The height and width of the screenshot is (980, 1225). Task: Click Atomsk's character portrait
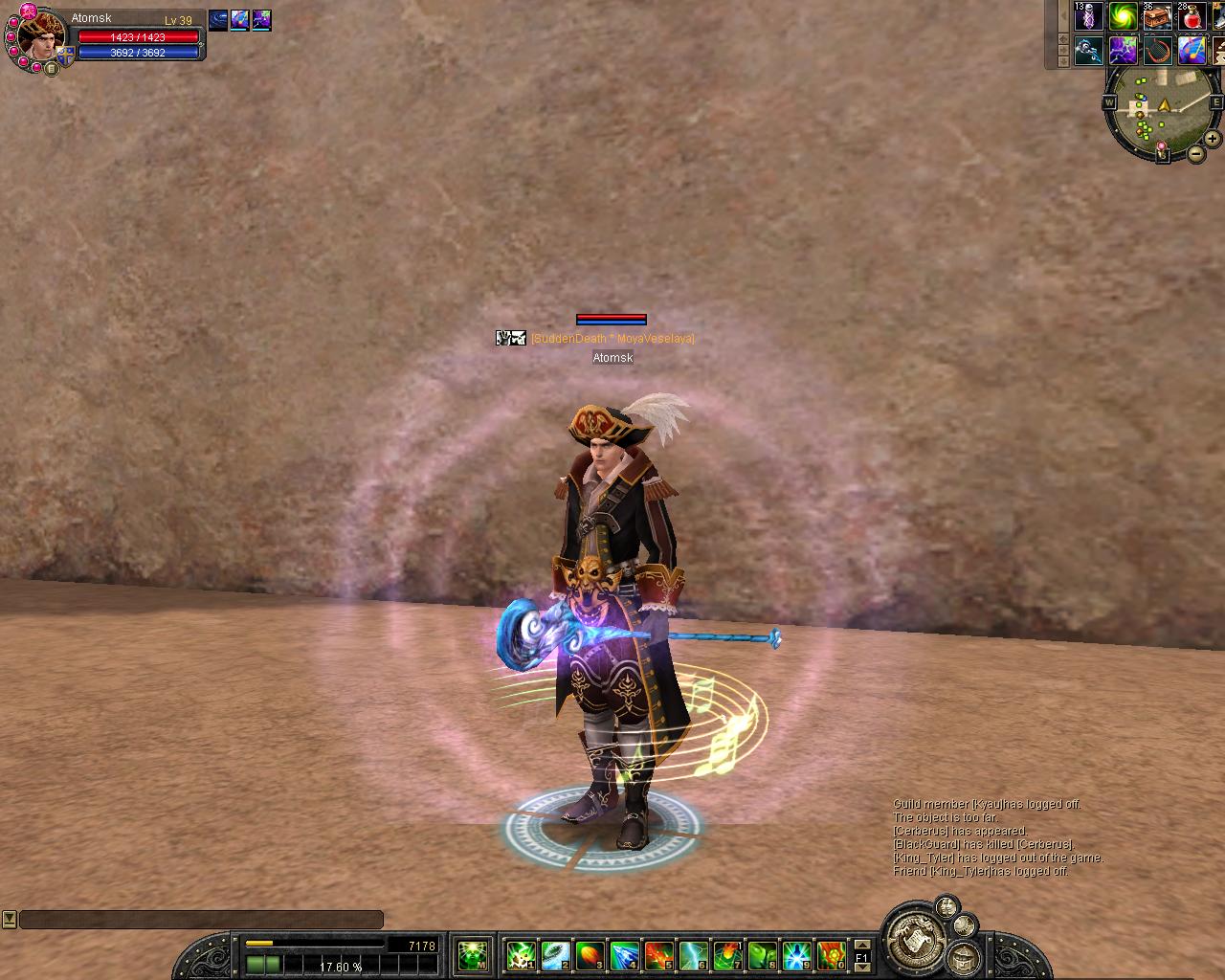(40, 36)
